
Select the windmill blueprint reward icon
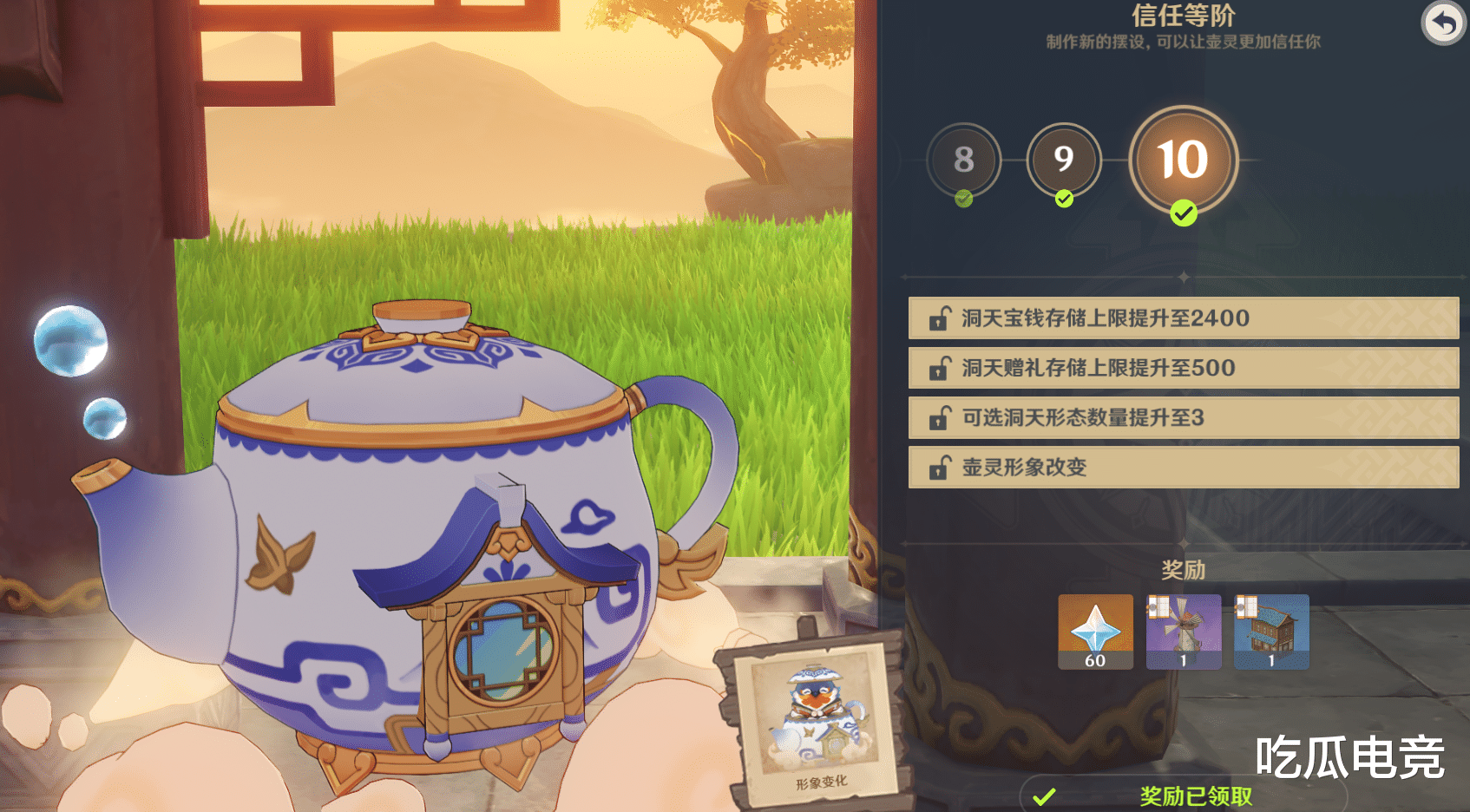(x=1184, y=632)
